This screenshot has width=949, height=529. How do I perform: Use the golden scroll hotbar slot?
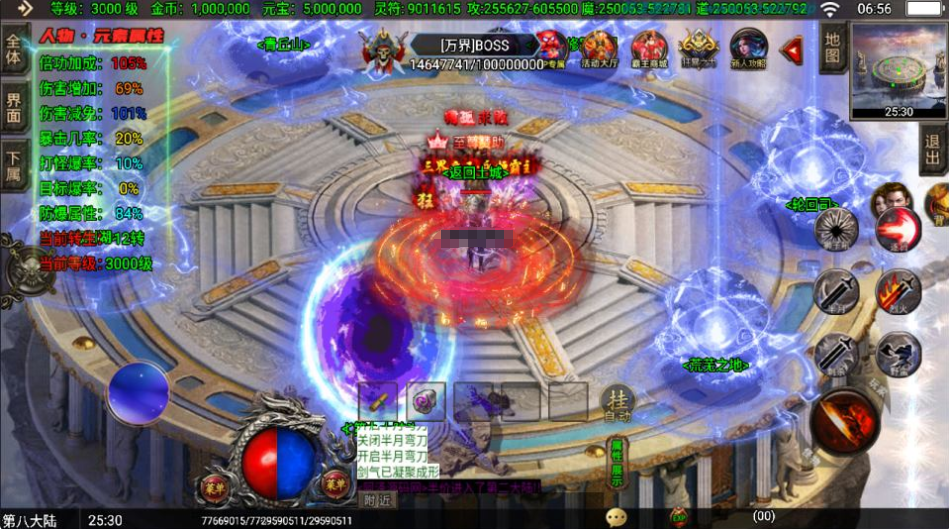click(377, 401)
